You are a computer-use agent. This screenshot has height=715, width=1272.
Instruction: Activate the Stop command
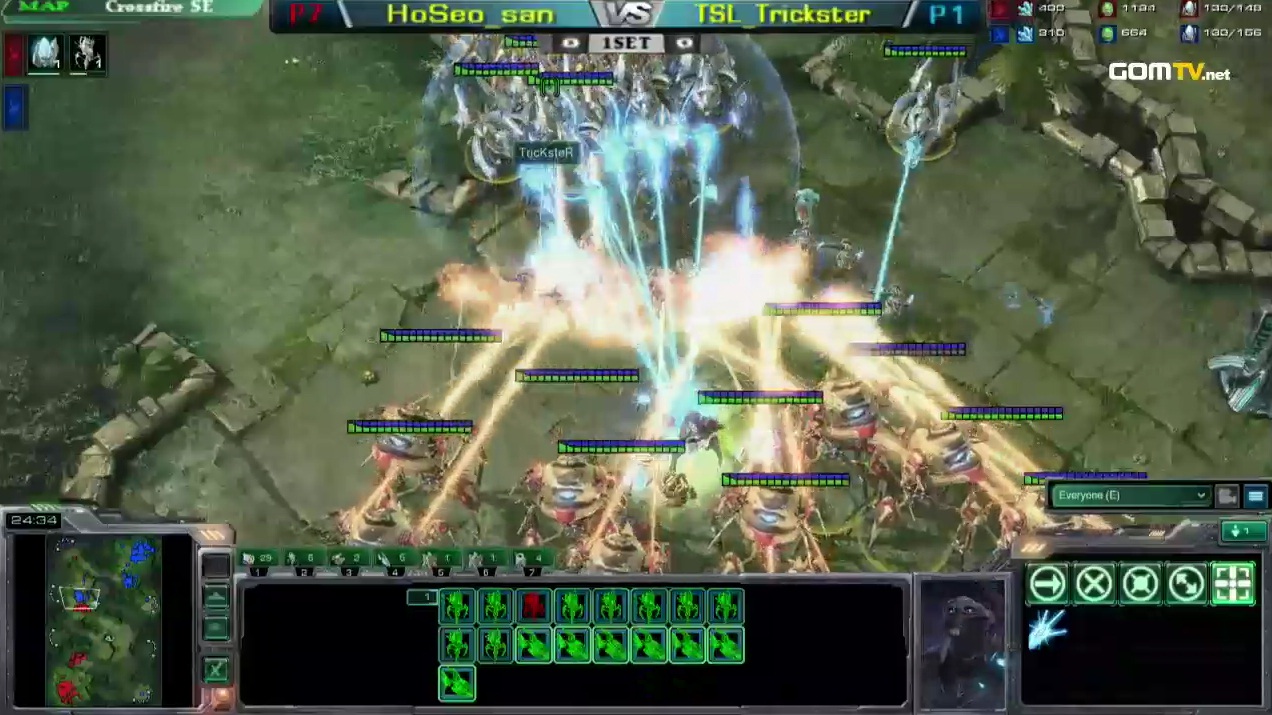pos(1094,583)
